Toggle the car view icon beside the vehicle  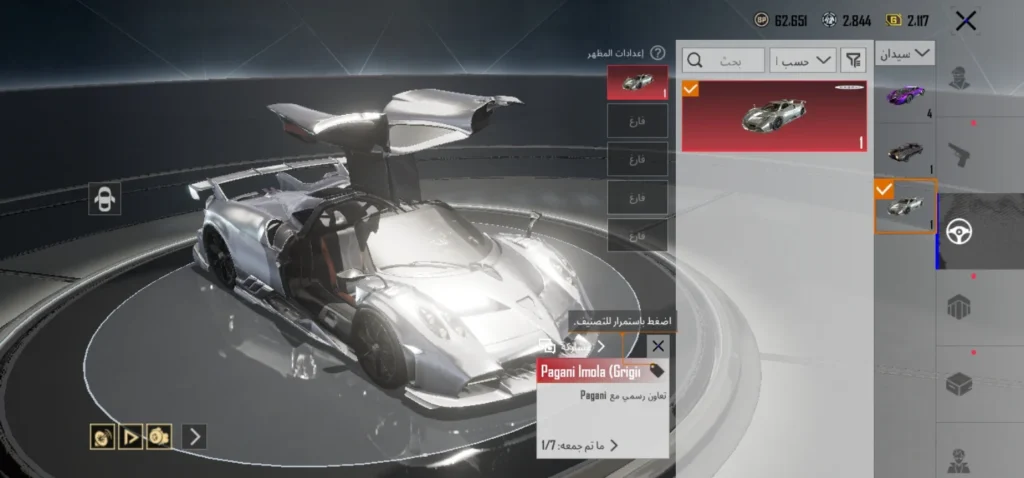pos(103,199)
